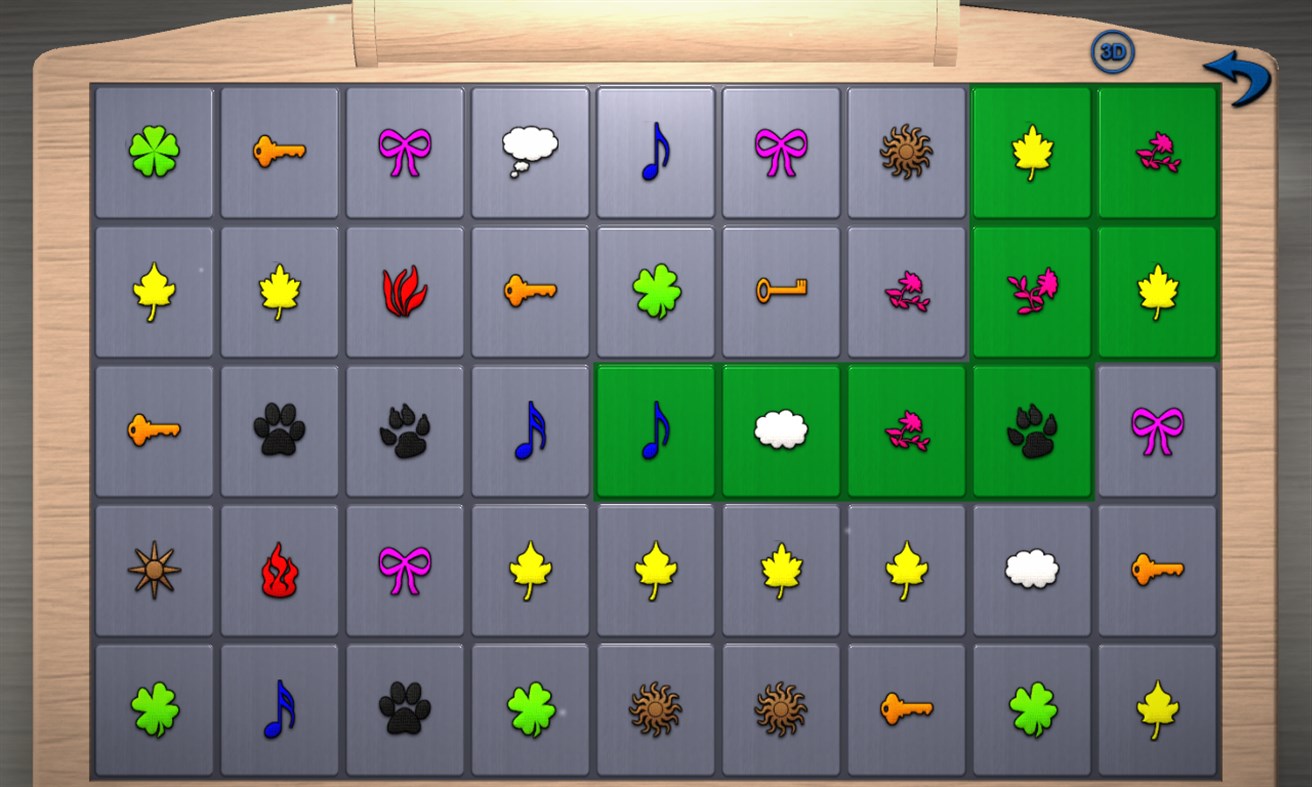Image resolution: width=1312 pixels, height=787 pixels.
Task: Click the gold skeleton key tile in second row
Action: pos(782,289)
